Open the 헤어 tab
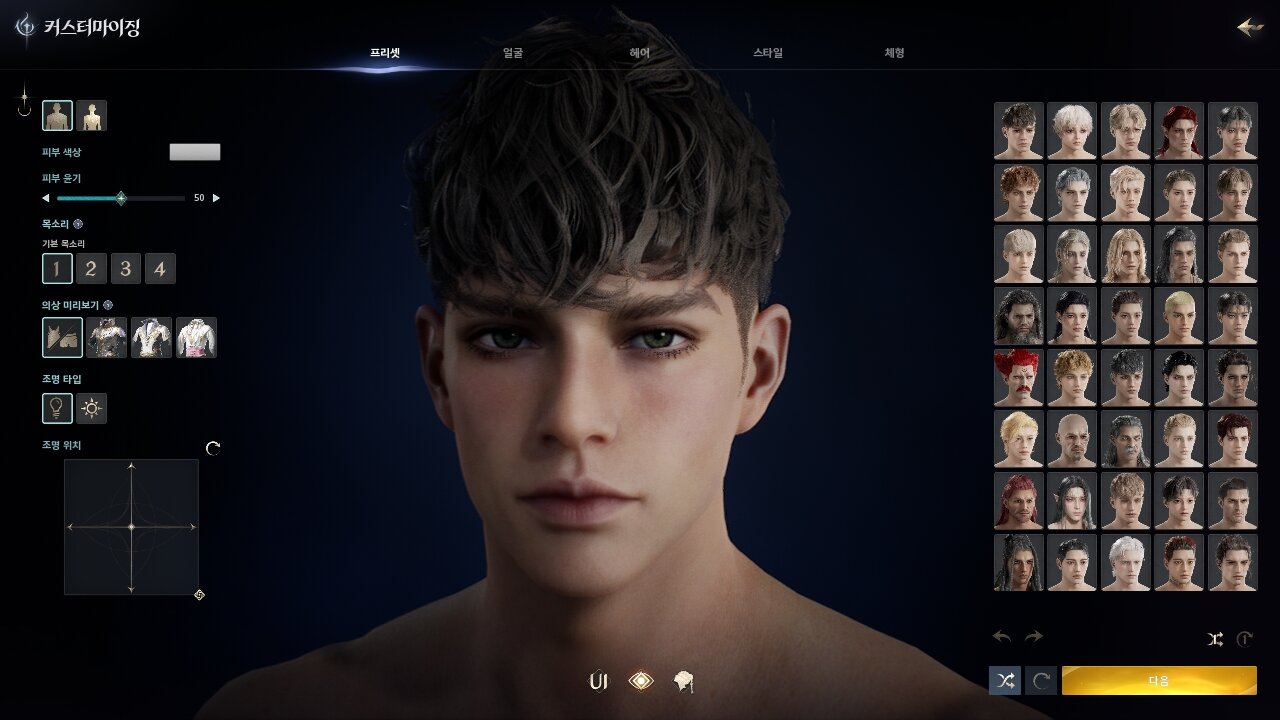Screen dimensions: 1280x720 (640, 53)
